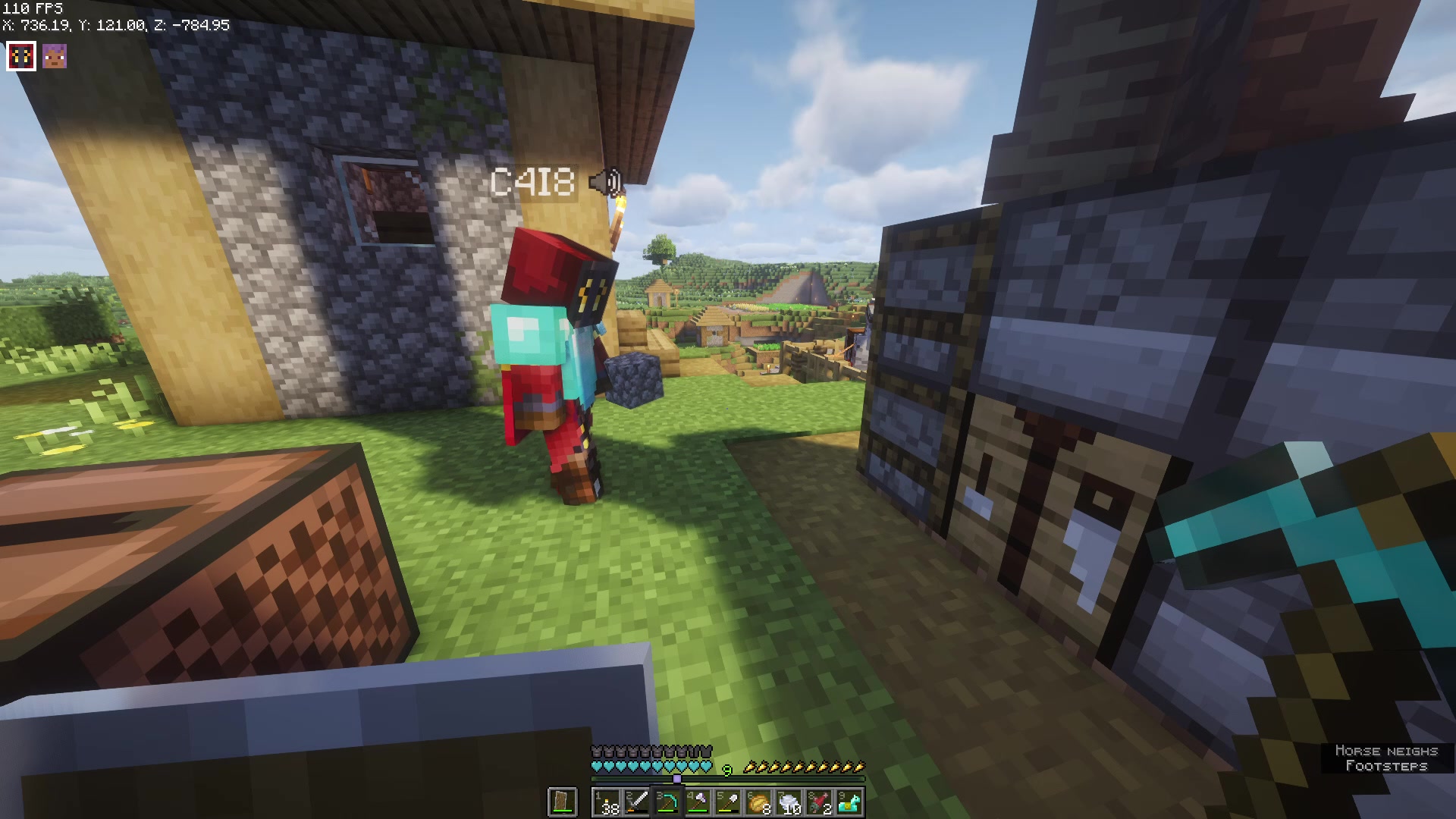This screenshot has width=1456, height=819.
Task: Click the C4I8 player nameplate
Action: pos(531,182)
